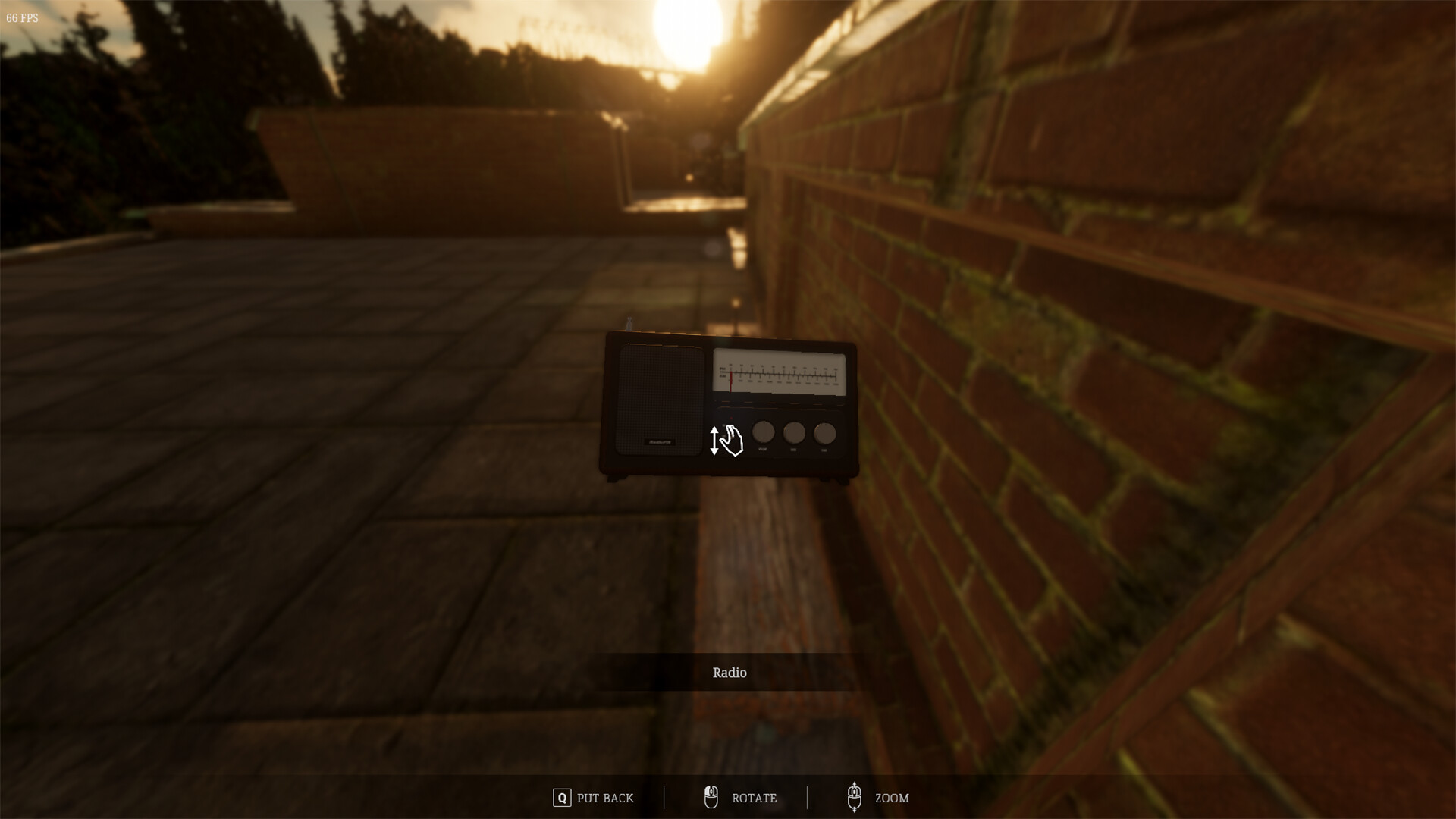Click the ROTATE label

(x=754, y=798)
